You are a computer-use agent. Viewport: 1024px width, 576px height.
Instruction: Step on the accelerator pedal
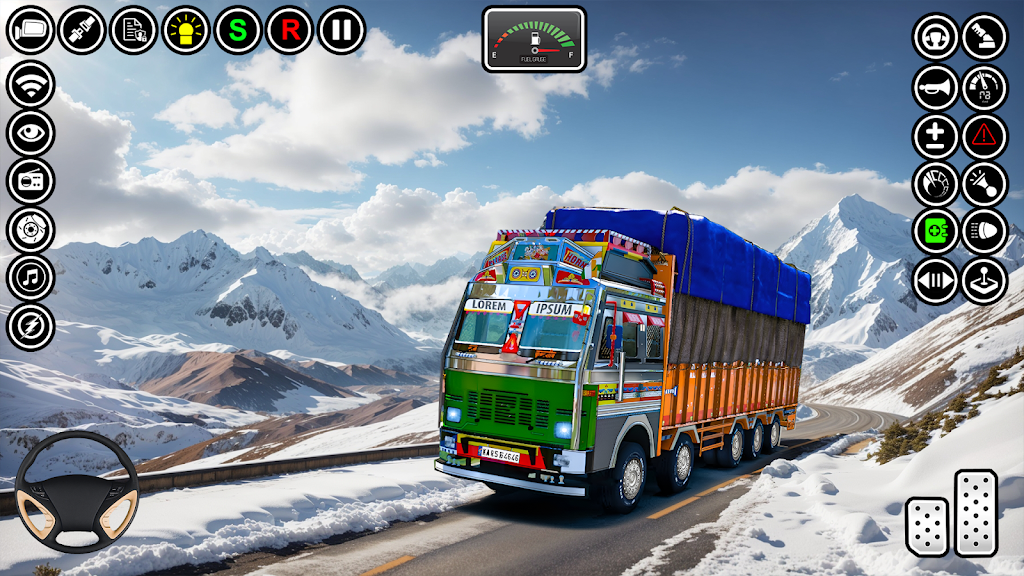976,511
